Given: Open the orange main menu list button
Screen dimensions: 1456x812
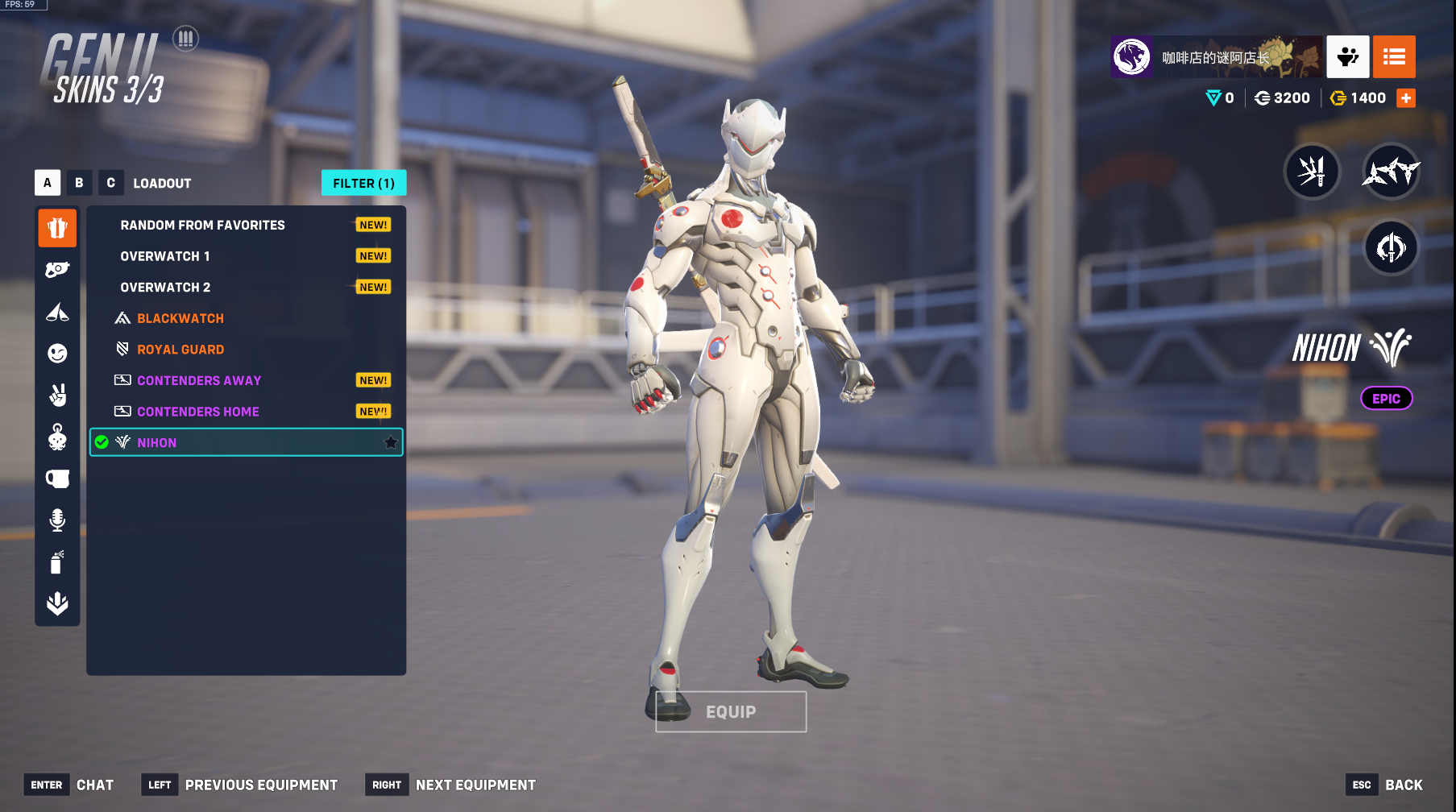Looking at the screenshot, I should 1394,56.
